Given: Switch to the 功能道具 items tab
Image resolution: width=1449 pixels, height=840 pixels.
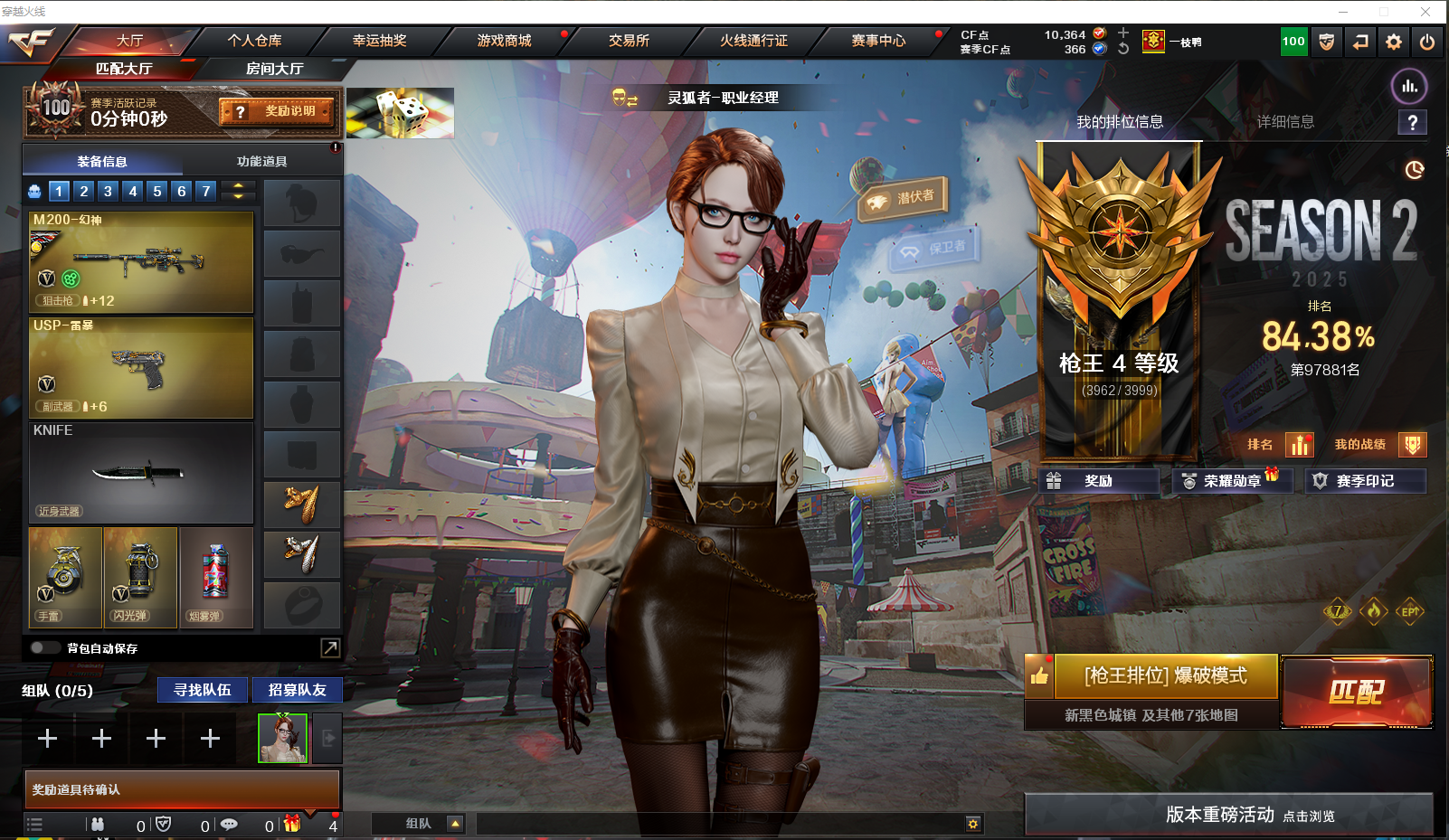Looking at the screenshot, I should (261, 162).
